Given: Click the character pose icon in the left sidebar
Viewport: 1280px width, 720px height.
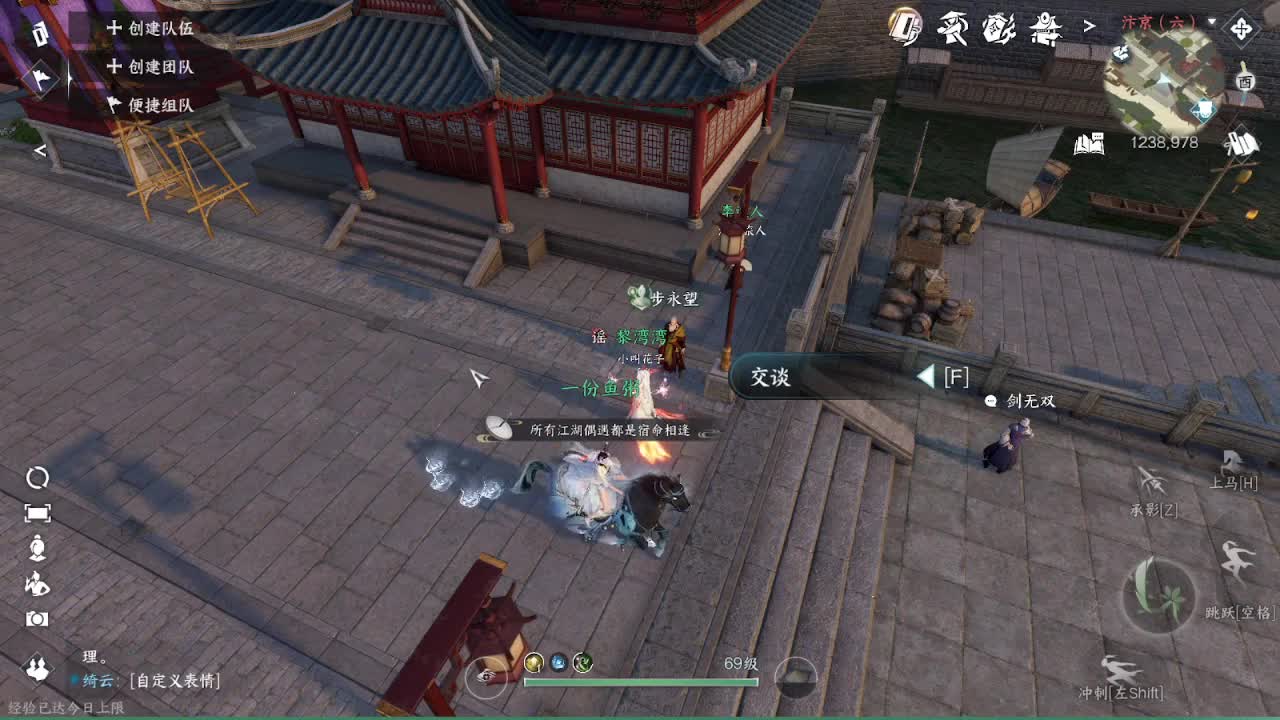Looking at the screenshot, I should pos(40,549).
